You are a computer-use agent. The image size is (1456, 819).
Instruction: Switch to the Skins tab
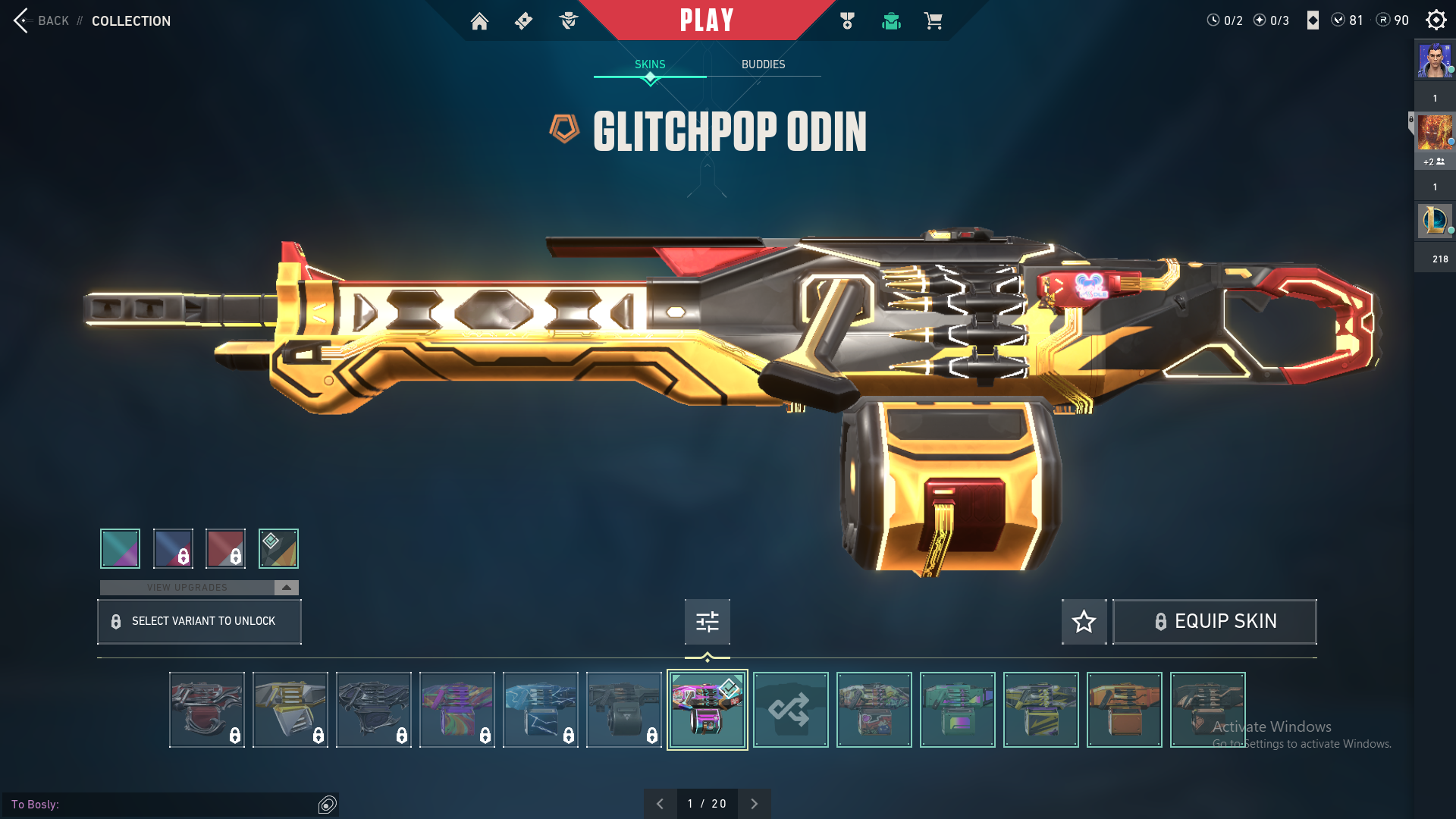650,64
